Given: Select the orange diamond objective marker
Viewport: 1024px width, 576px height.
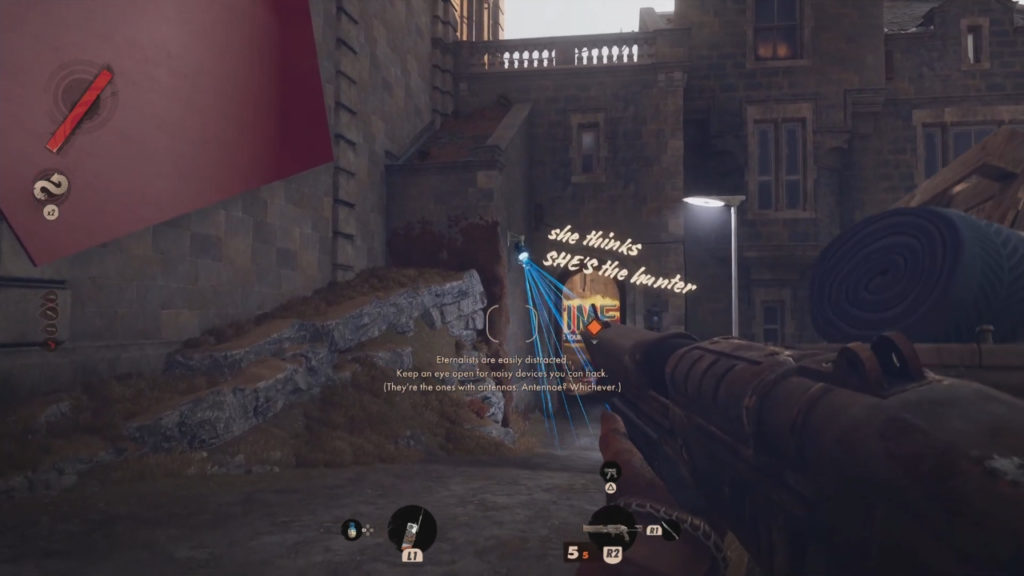Looking at the screenshot, I should [x=593, y=327].
